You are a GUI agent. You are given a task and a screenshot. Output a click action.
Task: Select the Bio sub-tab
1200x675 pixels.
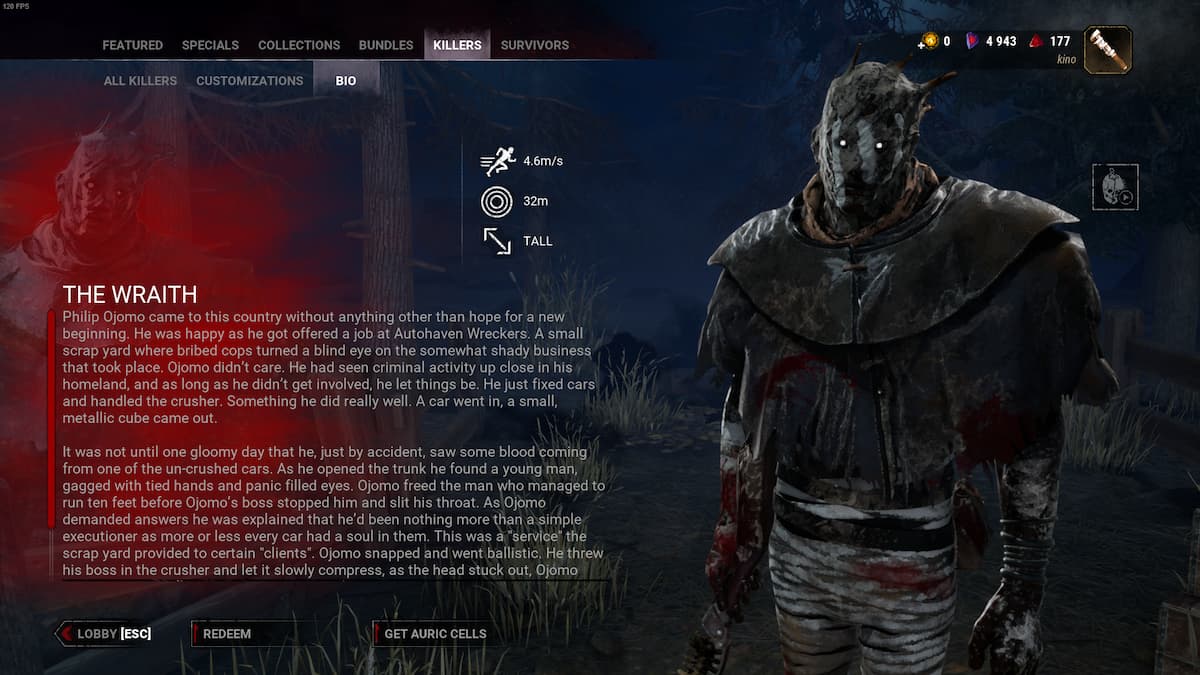tap(346, 81)
